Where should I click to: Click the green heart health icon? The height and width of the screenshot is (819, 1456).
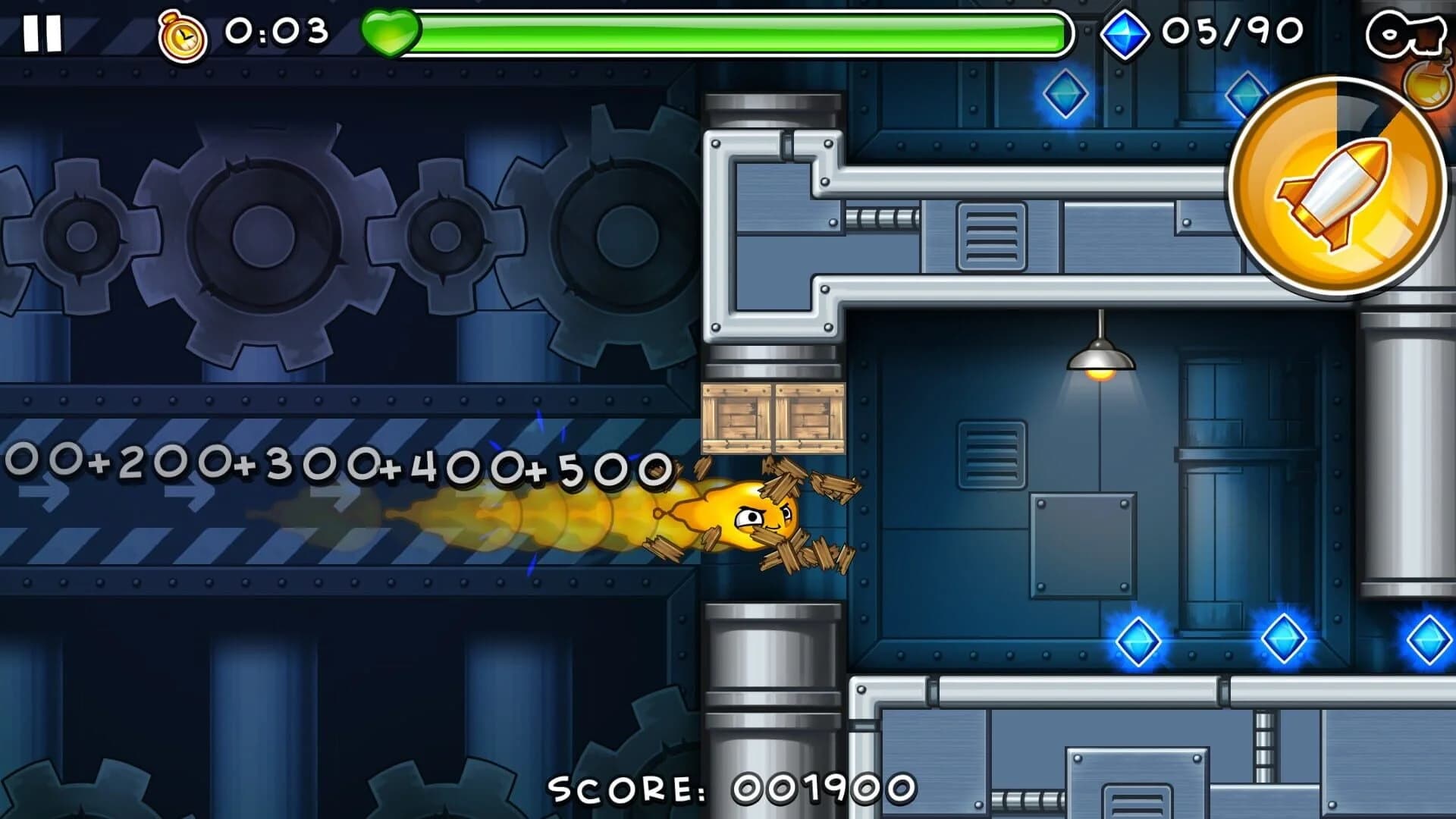click(x=391, y=32)
